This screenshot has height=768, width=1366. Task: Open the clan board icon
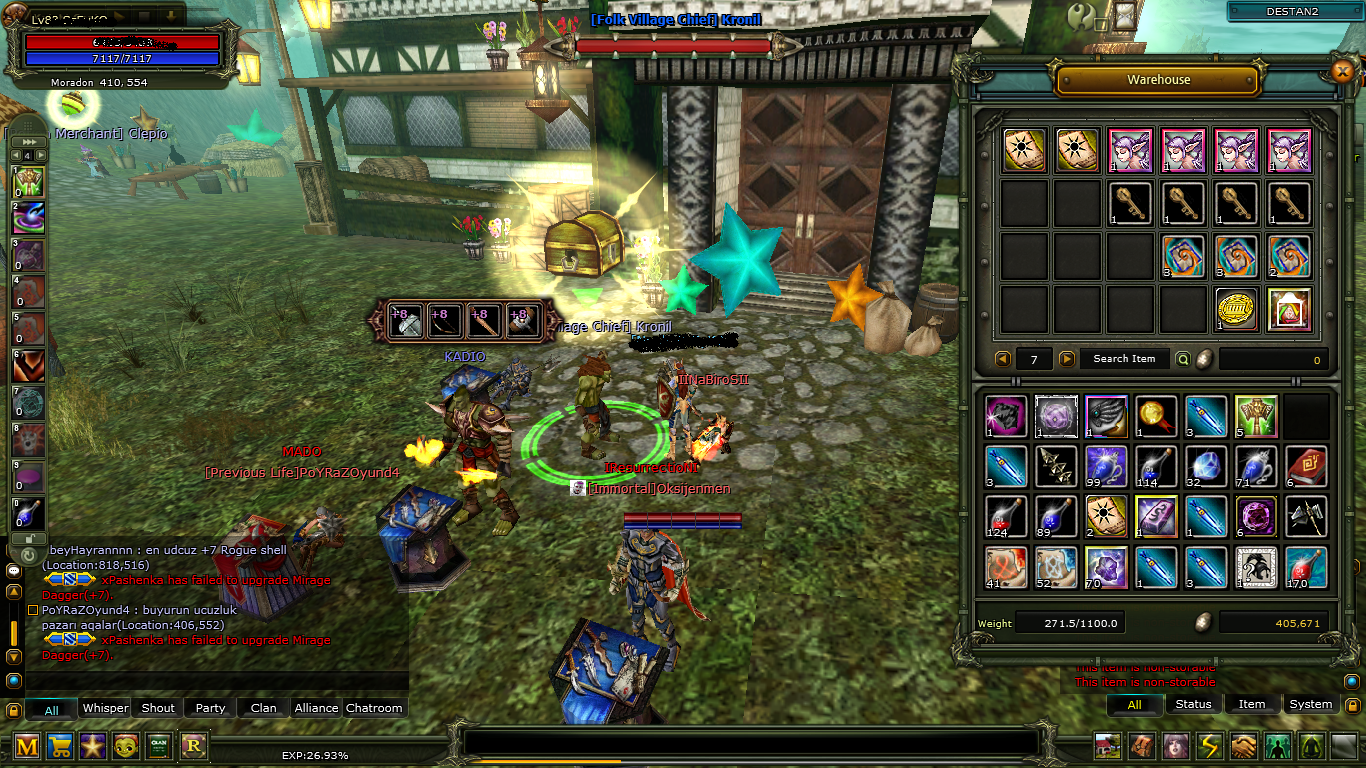(x=161, y=746)
